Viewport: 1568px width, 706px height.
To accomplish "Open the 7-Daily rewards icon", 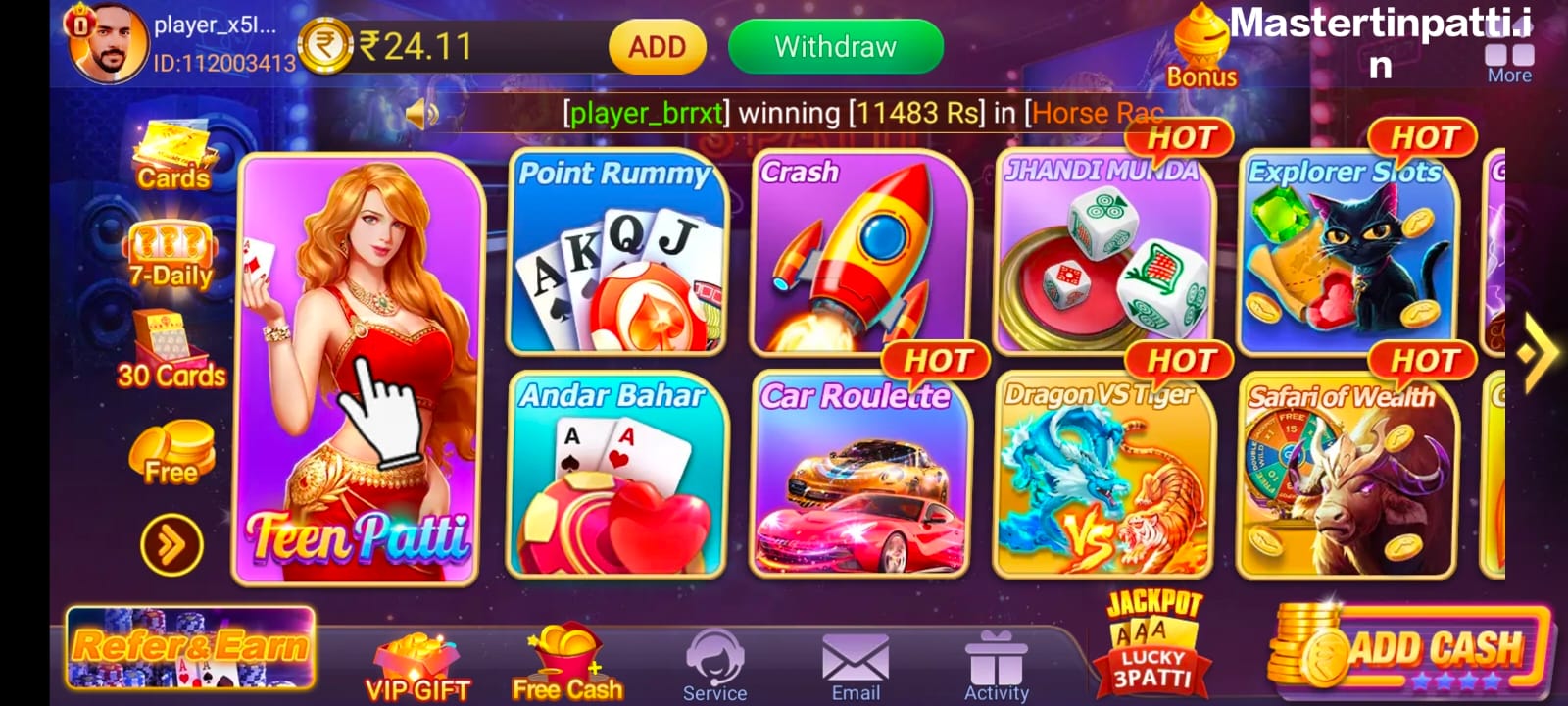I will pos(171,254).
